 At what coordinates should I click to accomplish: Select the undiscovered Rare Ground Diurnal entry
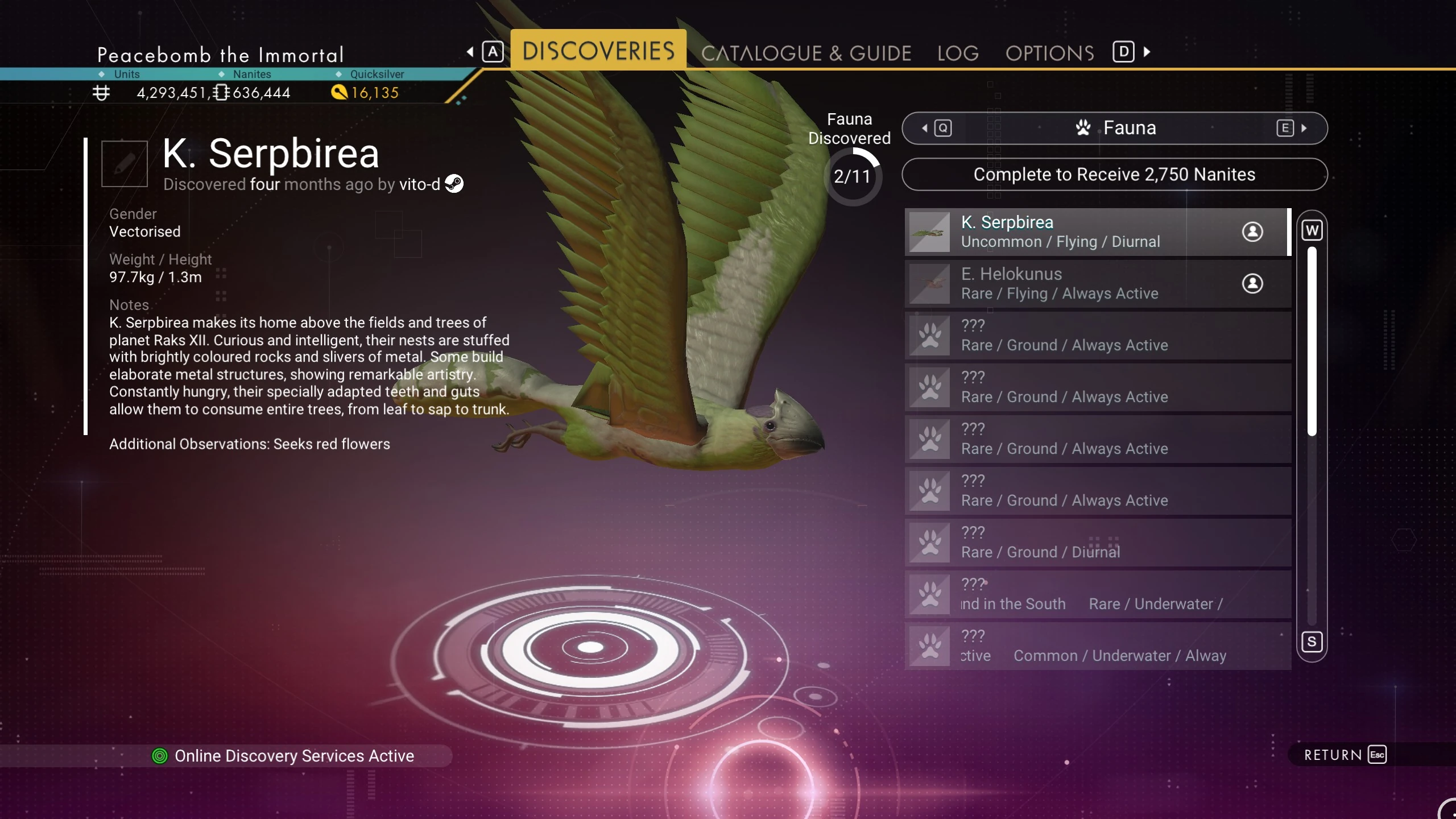pos(1097,543)
